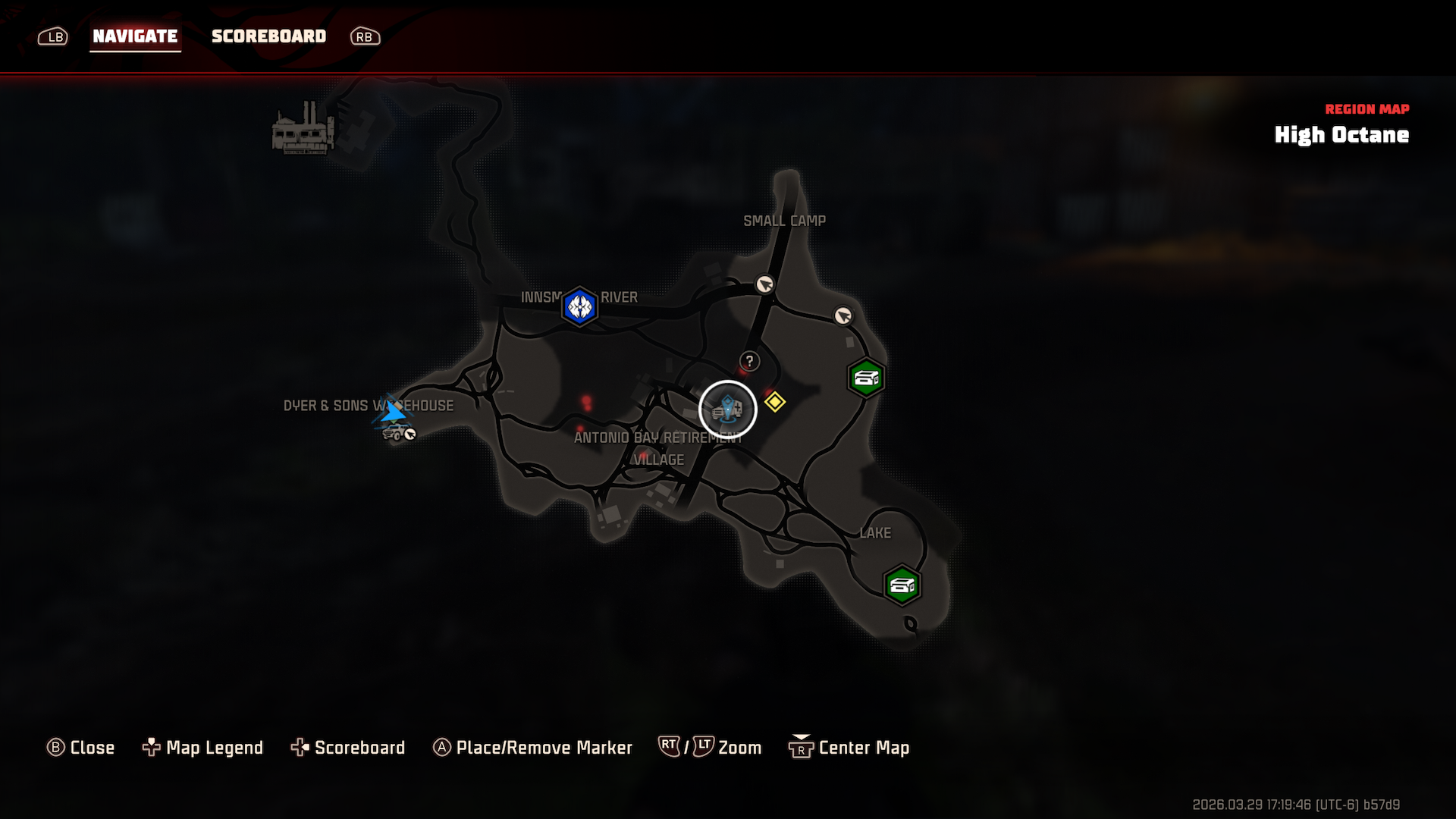The height and width of the screenshot is (819, 1456).
Task: Click Place/Remove Marker option
Action: point(532,748)
